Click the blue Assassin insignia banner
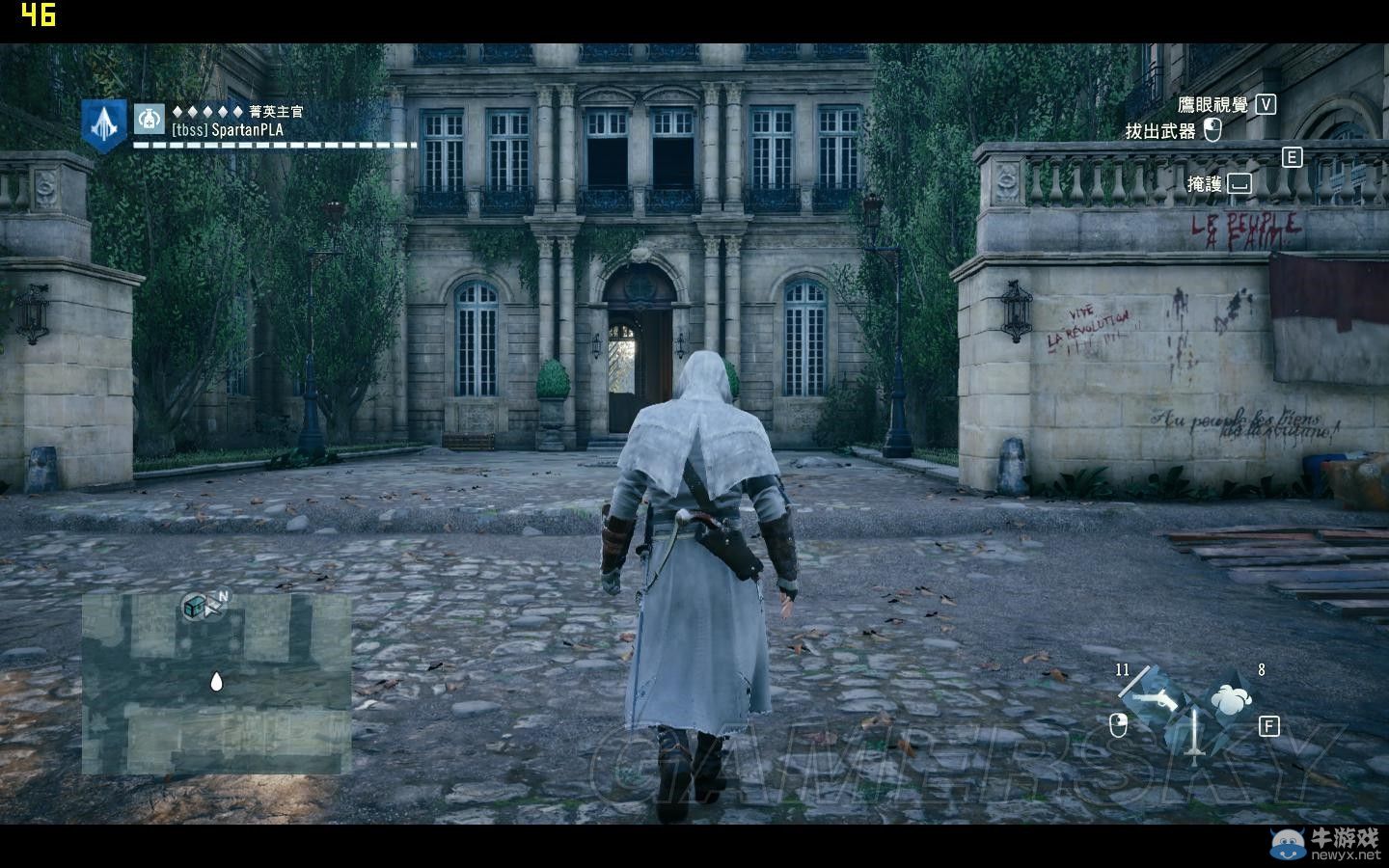The image size is (1389, 868). [x=103, y=125]
